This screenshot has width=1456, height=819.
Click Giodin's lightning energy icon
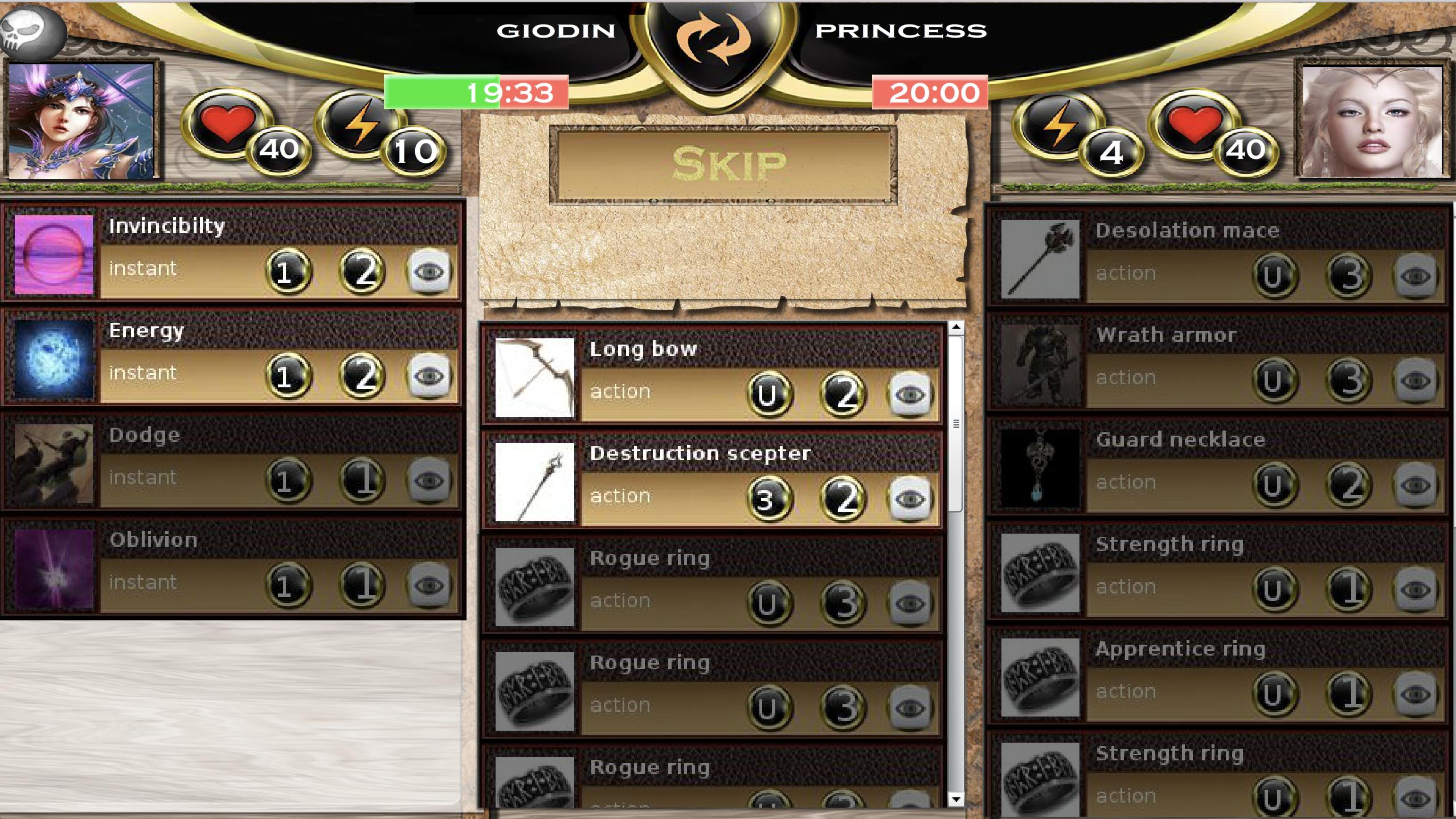[359, 125]
